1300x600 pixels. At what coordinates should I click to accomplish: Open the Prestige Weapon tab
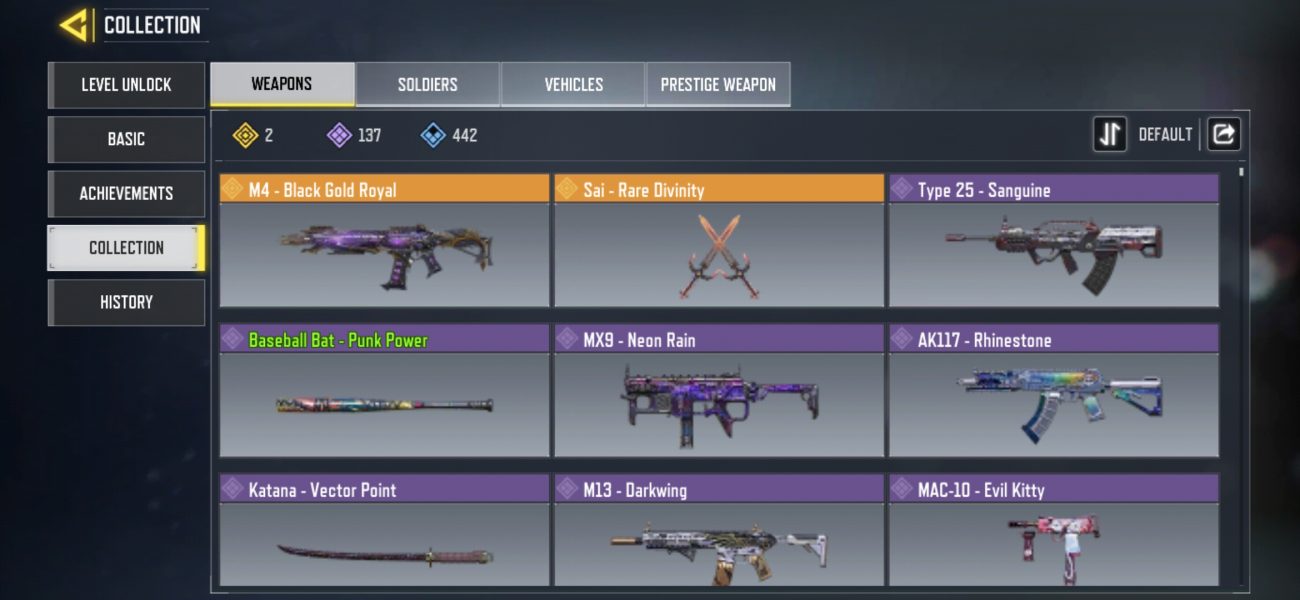tap(718, 85)
